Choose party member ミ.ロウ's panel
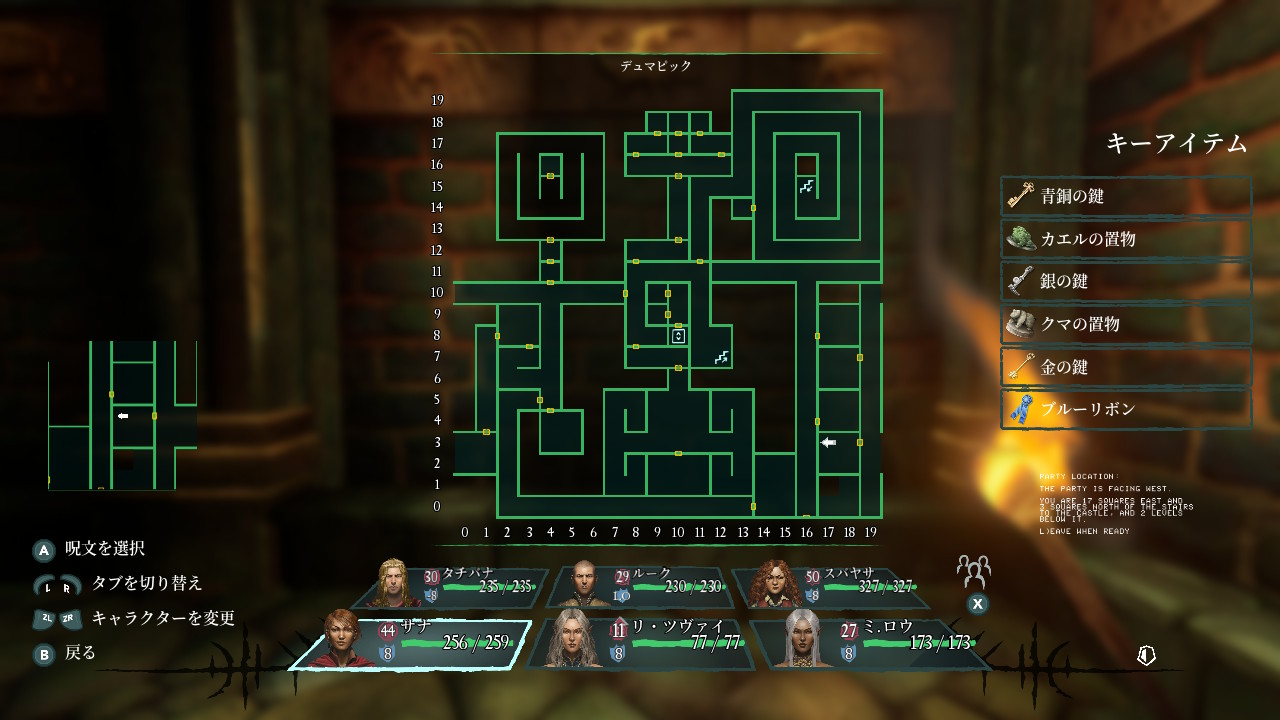Image resolution: width=1280 pixels, height=720 pixels. pyautogui.click(x=866, y=643)
